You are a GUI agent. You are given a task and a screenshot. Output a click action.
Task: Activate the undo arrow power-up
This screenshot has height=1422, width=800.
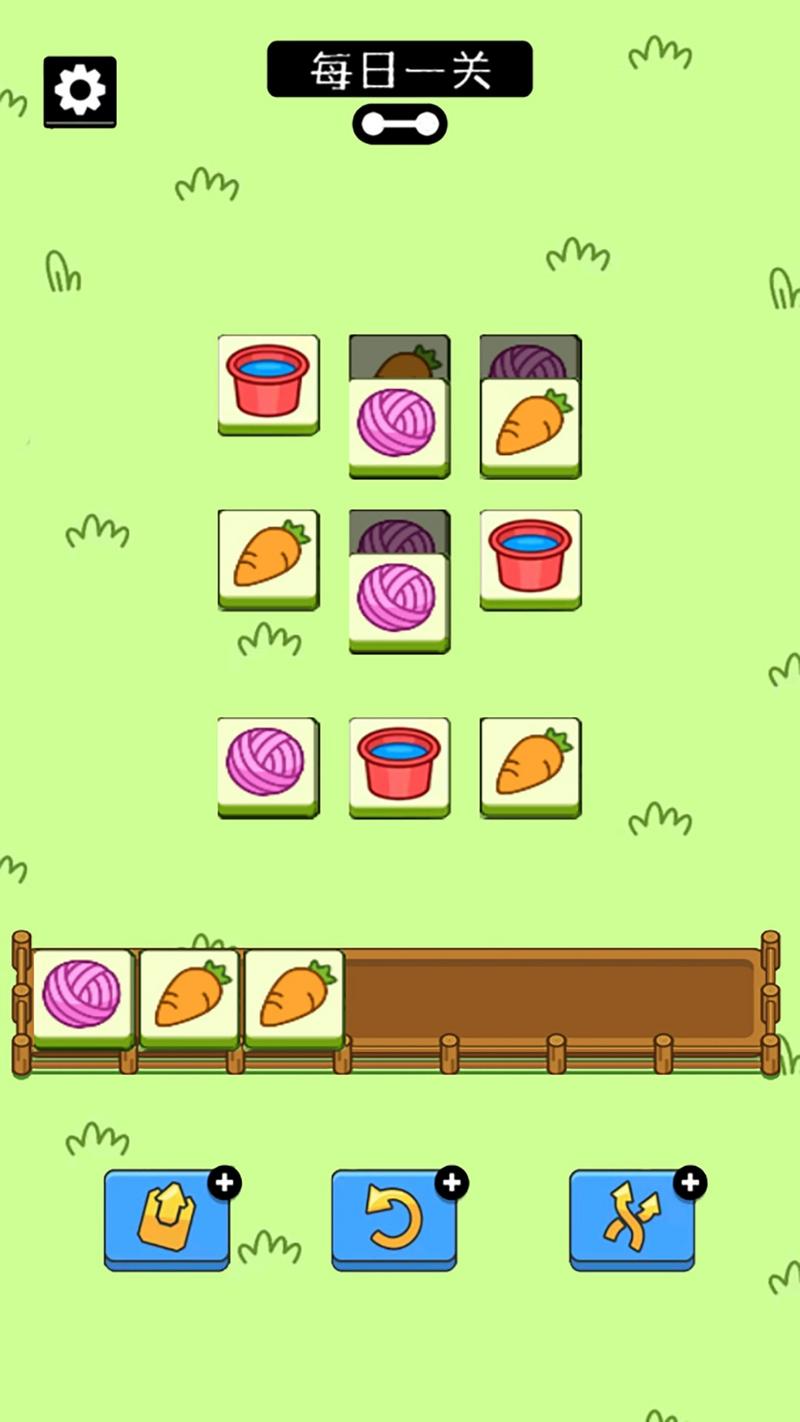point(394,1220)
